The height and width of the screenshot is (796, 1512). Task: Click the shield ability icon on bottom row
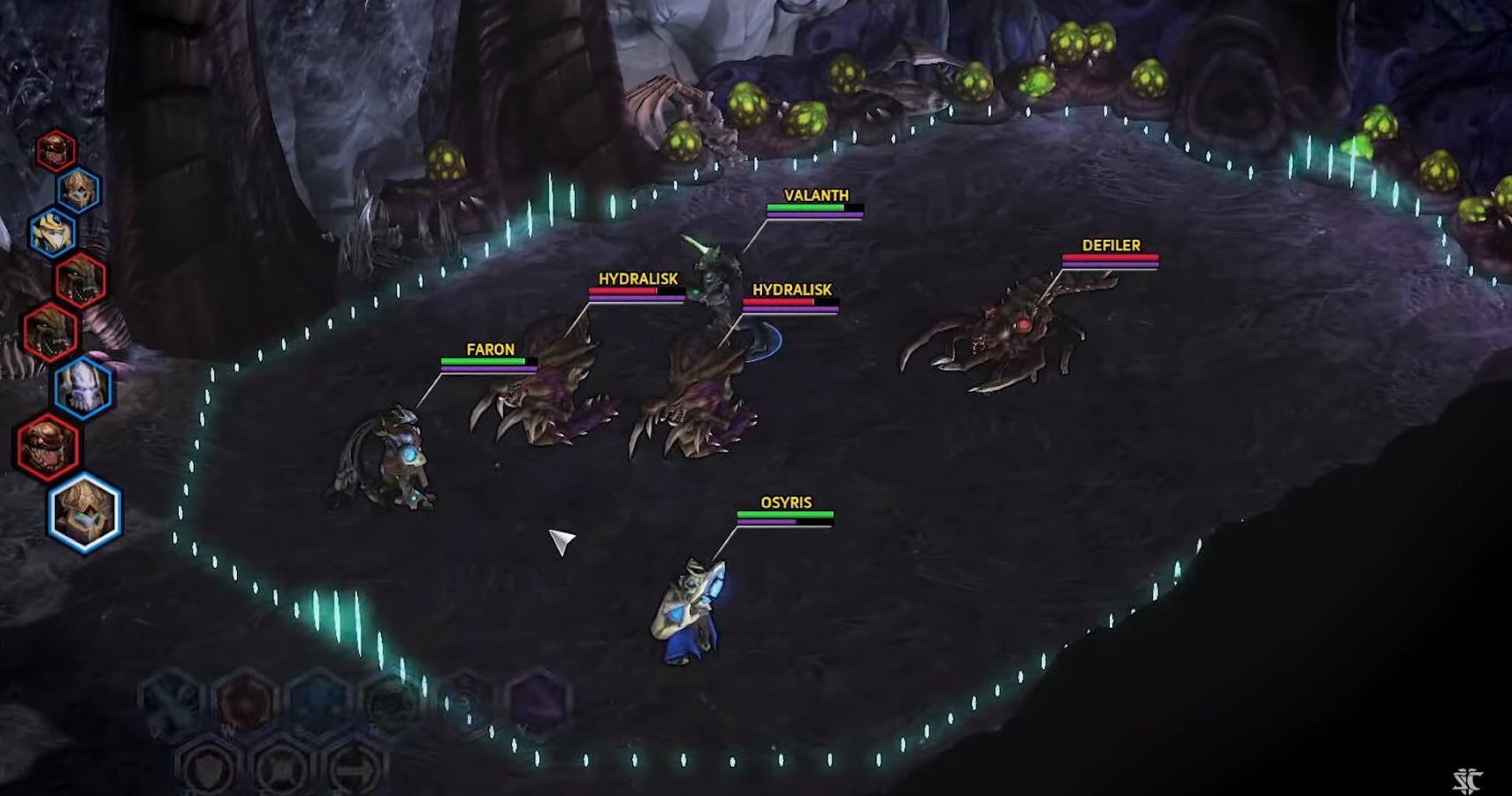click(204, 768)
